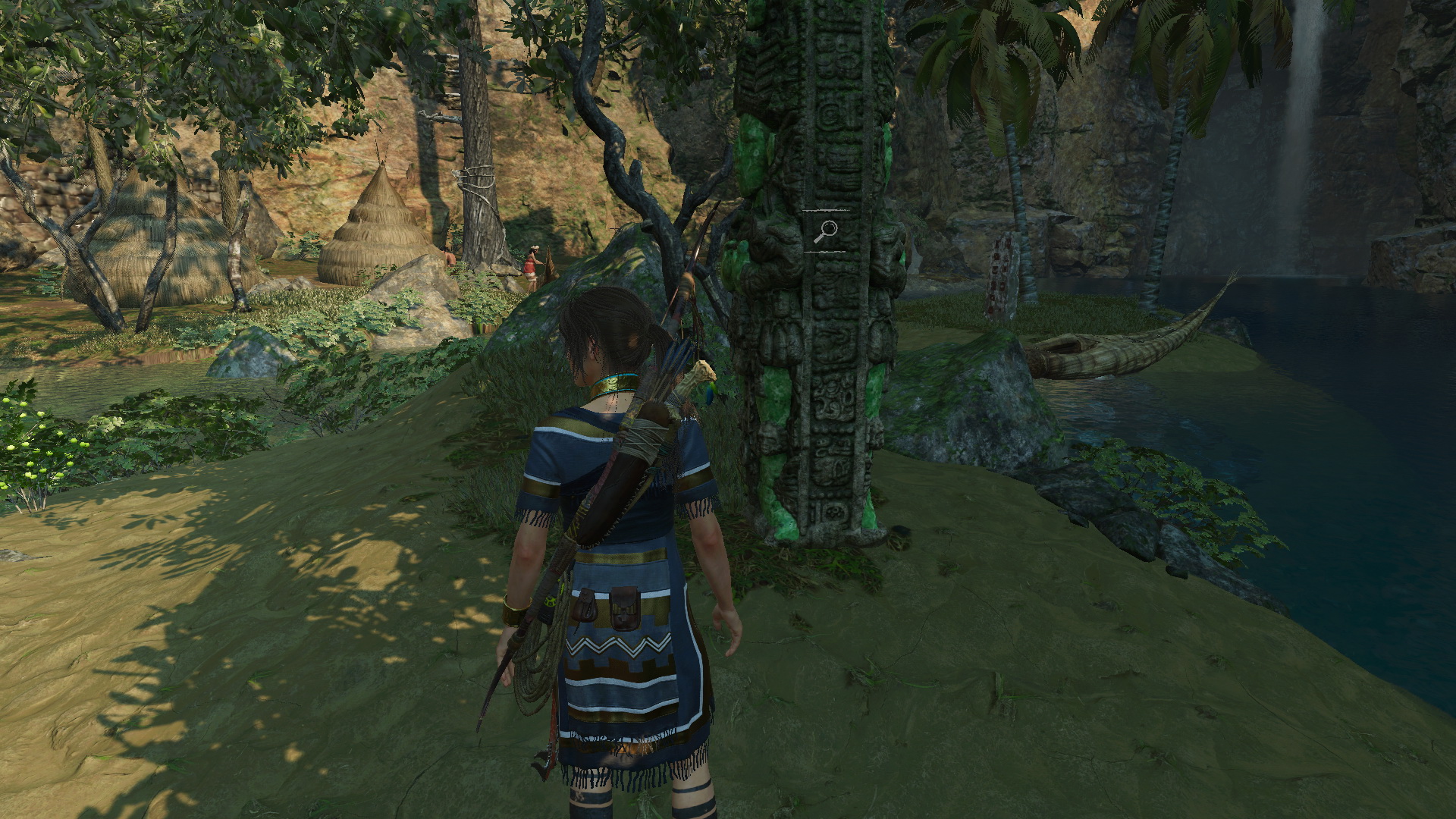This screenshot has width=1456, height=819.
Task: Select the magnifying glass inspect icon
Action: click(x=825, y=231)
